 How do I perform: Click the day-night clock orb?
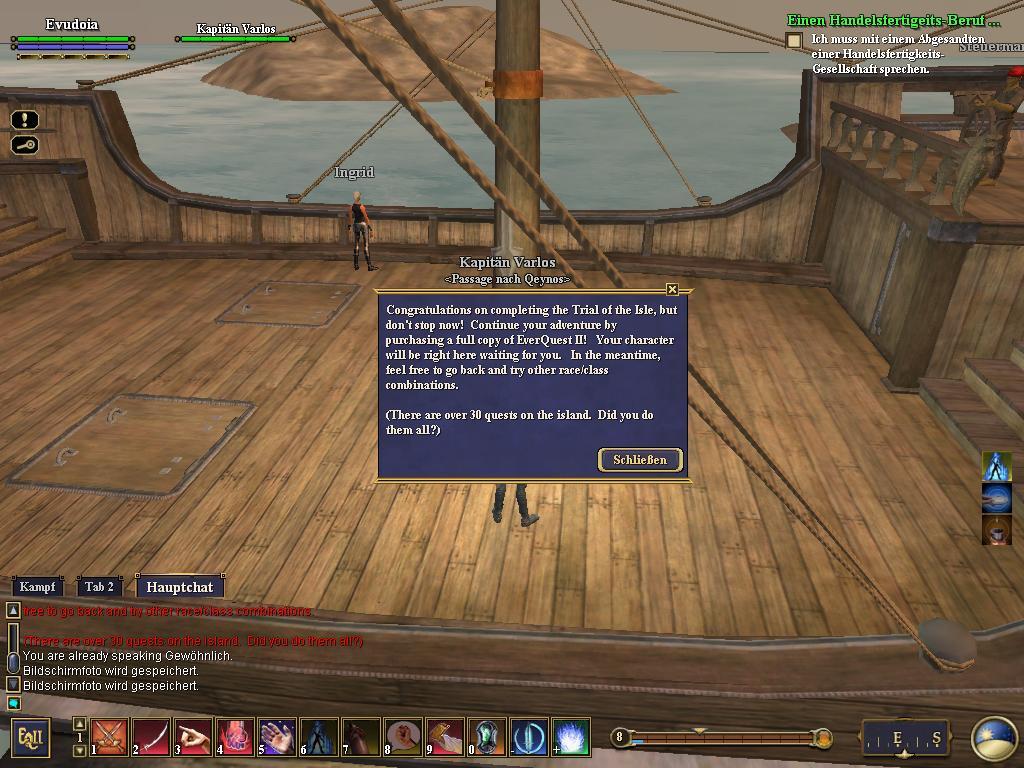(993, 739)
